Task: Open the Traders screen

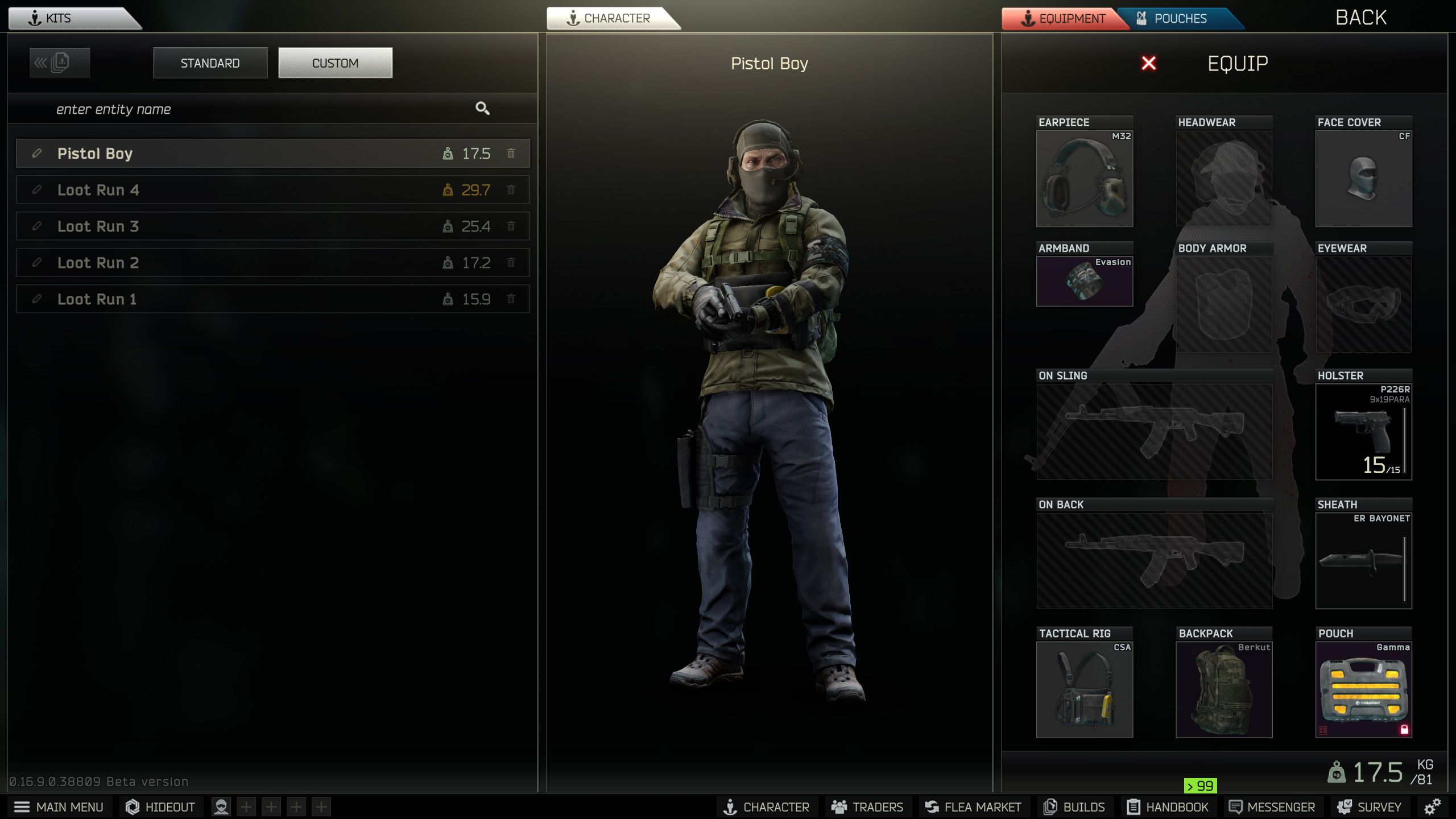Action: pyautogui.click(x=867, y=807)
